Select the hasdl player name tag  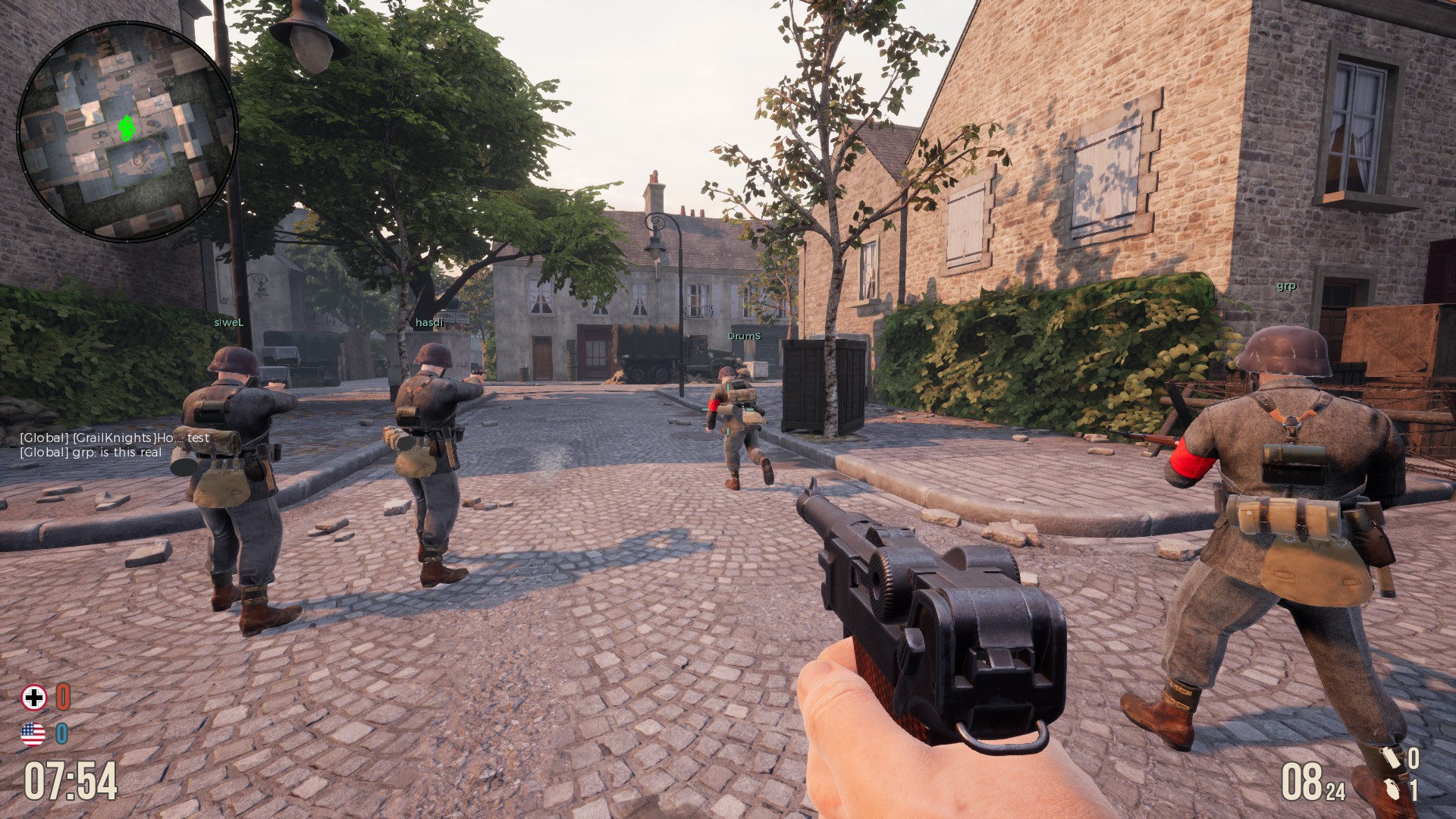[x=428, y=322]
